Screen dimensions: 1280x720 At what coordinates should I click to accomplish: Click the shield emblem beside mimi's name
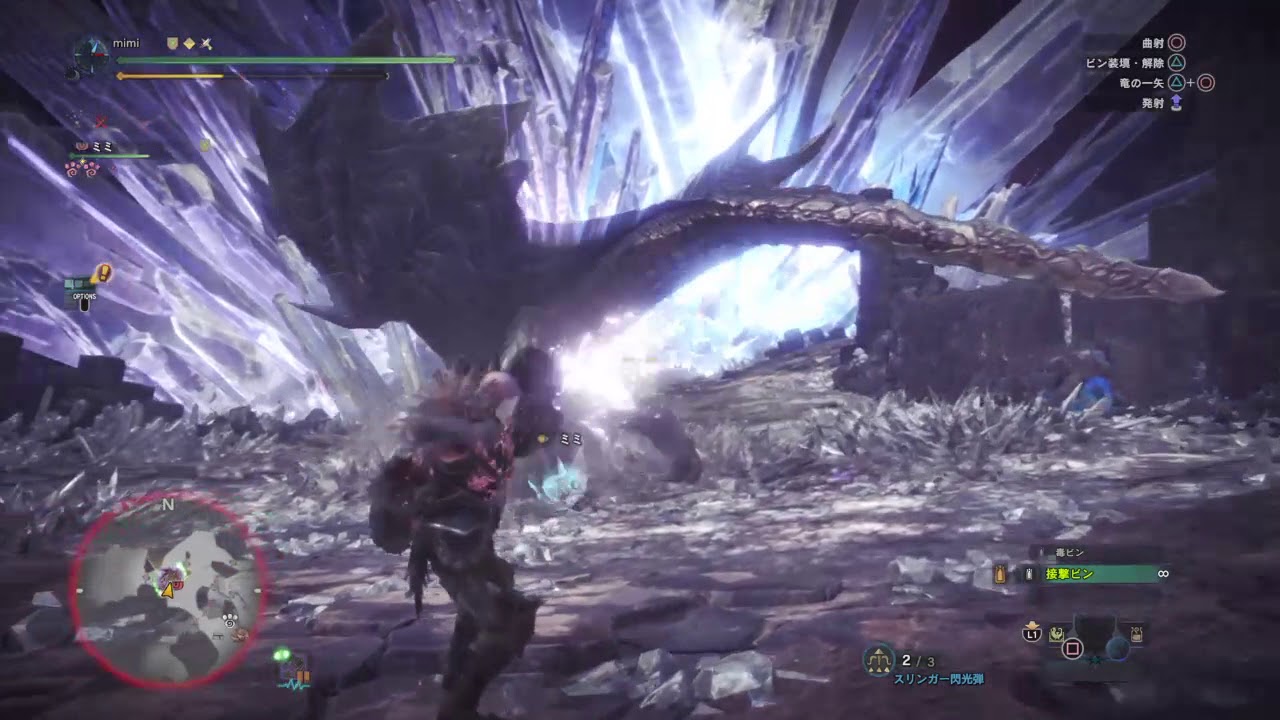[172, 43]
